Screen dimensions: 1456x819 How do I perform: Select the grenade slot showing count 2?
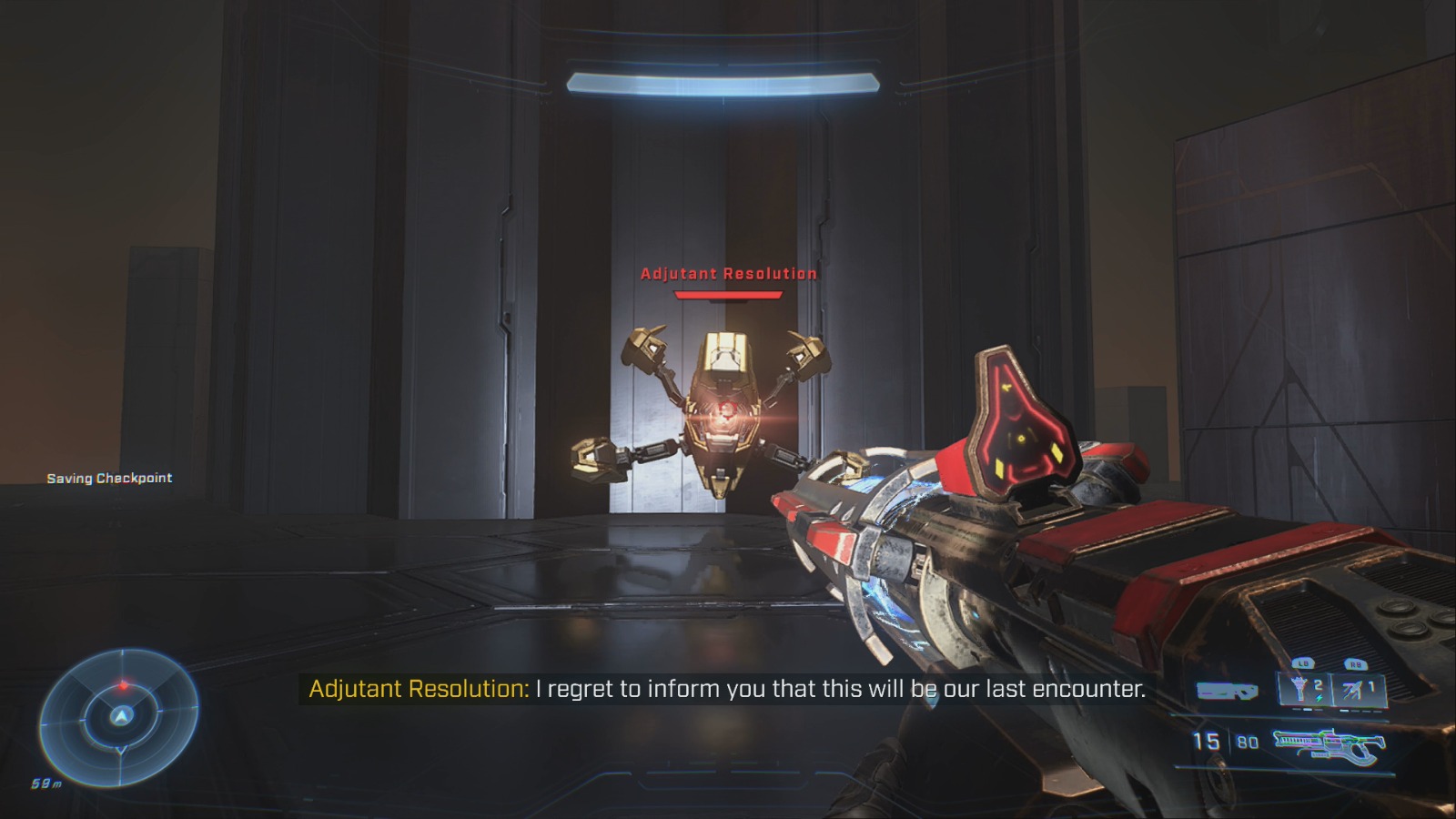[1305, 690]
